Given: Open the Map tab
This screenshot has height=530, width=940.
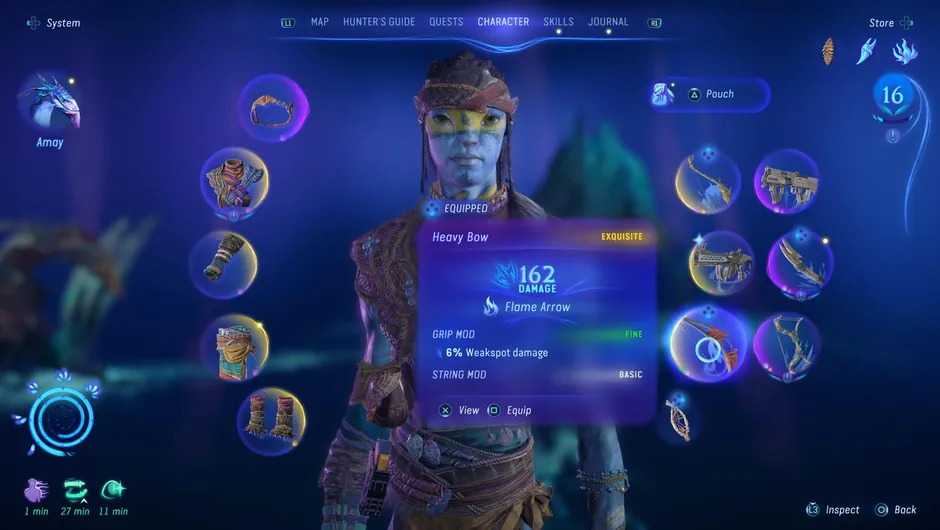Looking at the screenshot, I should point(319,22).
